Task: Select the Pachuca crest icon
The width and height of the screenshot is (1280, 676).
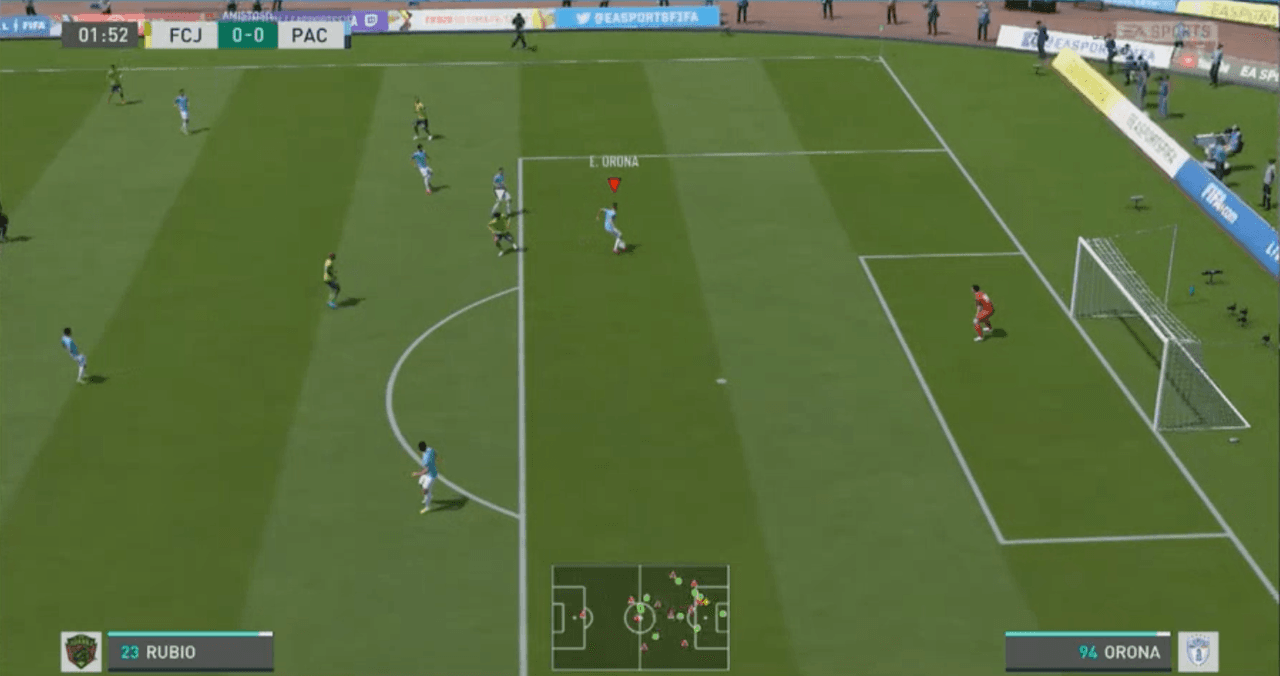Action: [1197, 651]
